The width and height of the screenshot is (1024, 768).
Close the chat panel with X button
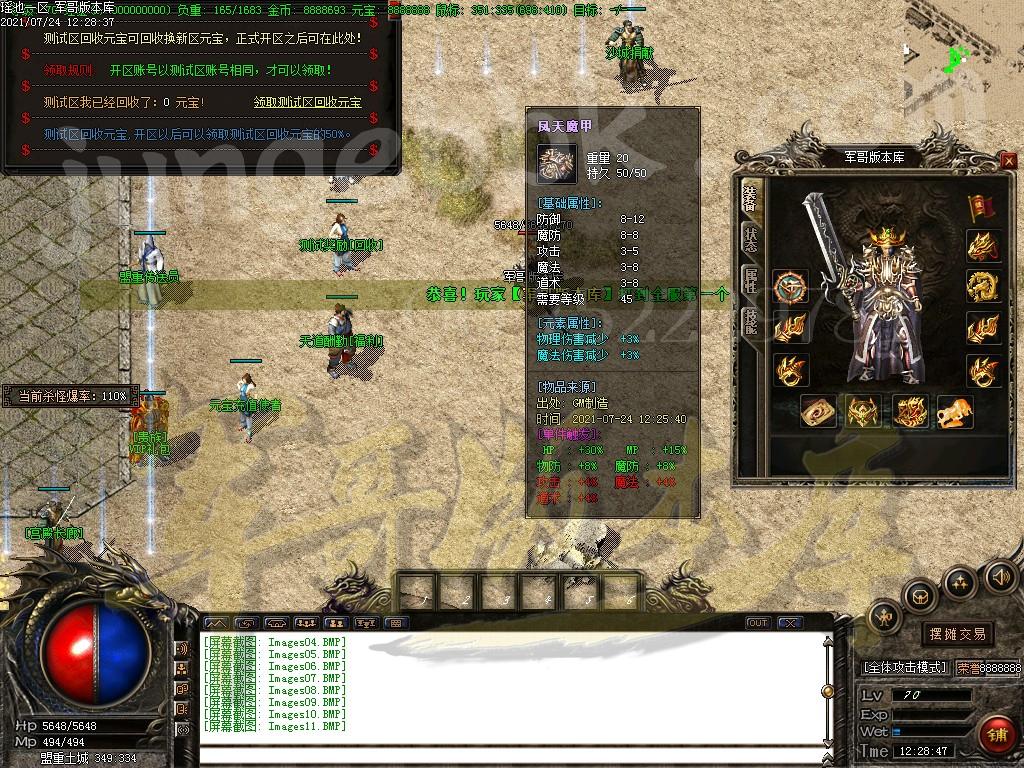(x=790, y=623)
